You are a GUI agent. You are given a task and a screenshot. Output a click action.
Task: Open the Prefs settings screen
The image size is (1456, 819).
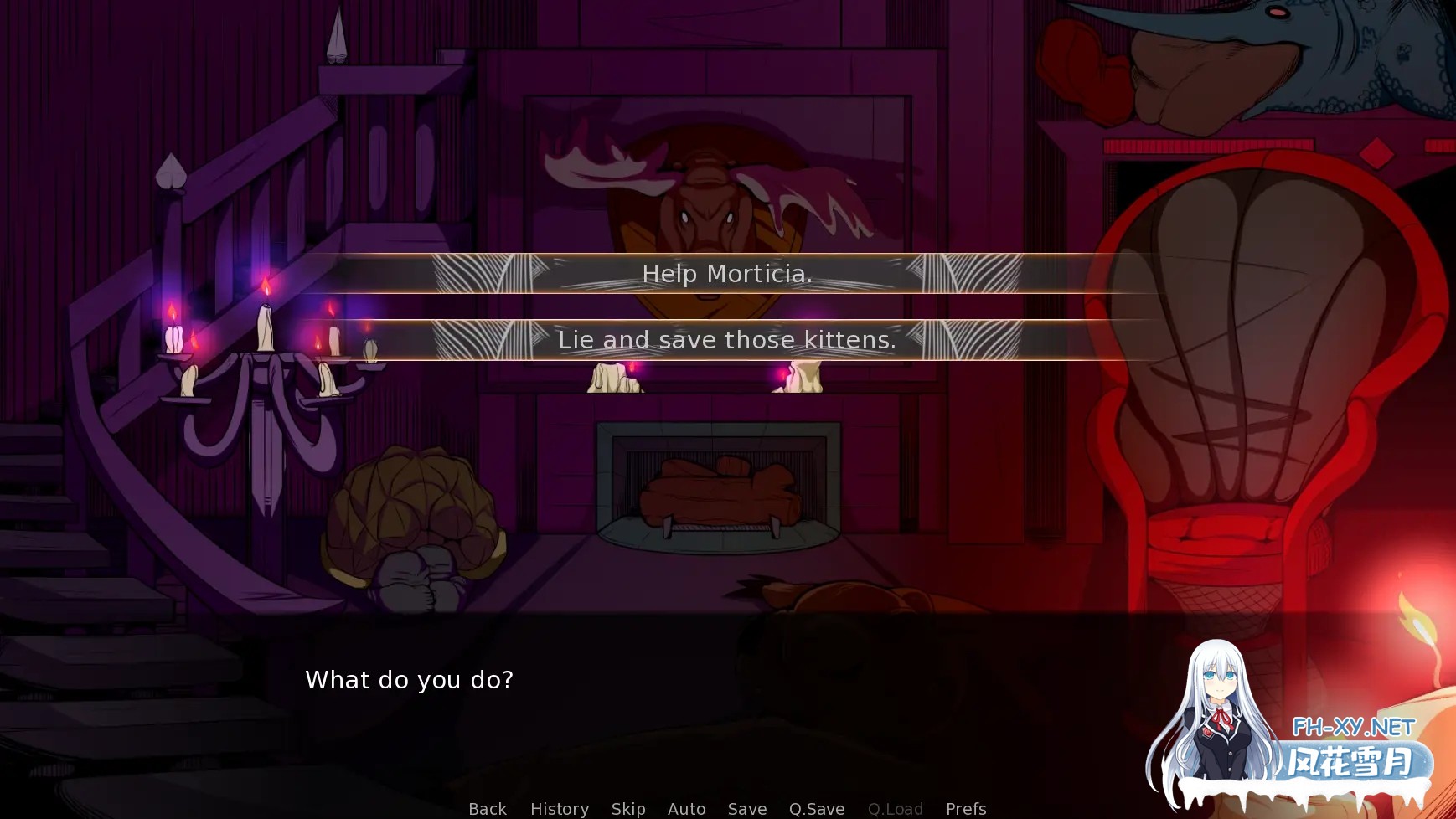(x=966, y=809)
